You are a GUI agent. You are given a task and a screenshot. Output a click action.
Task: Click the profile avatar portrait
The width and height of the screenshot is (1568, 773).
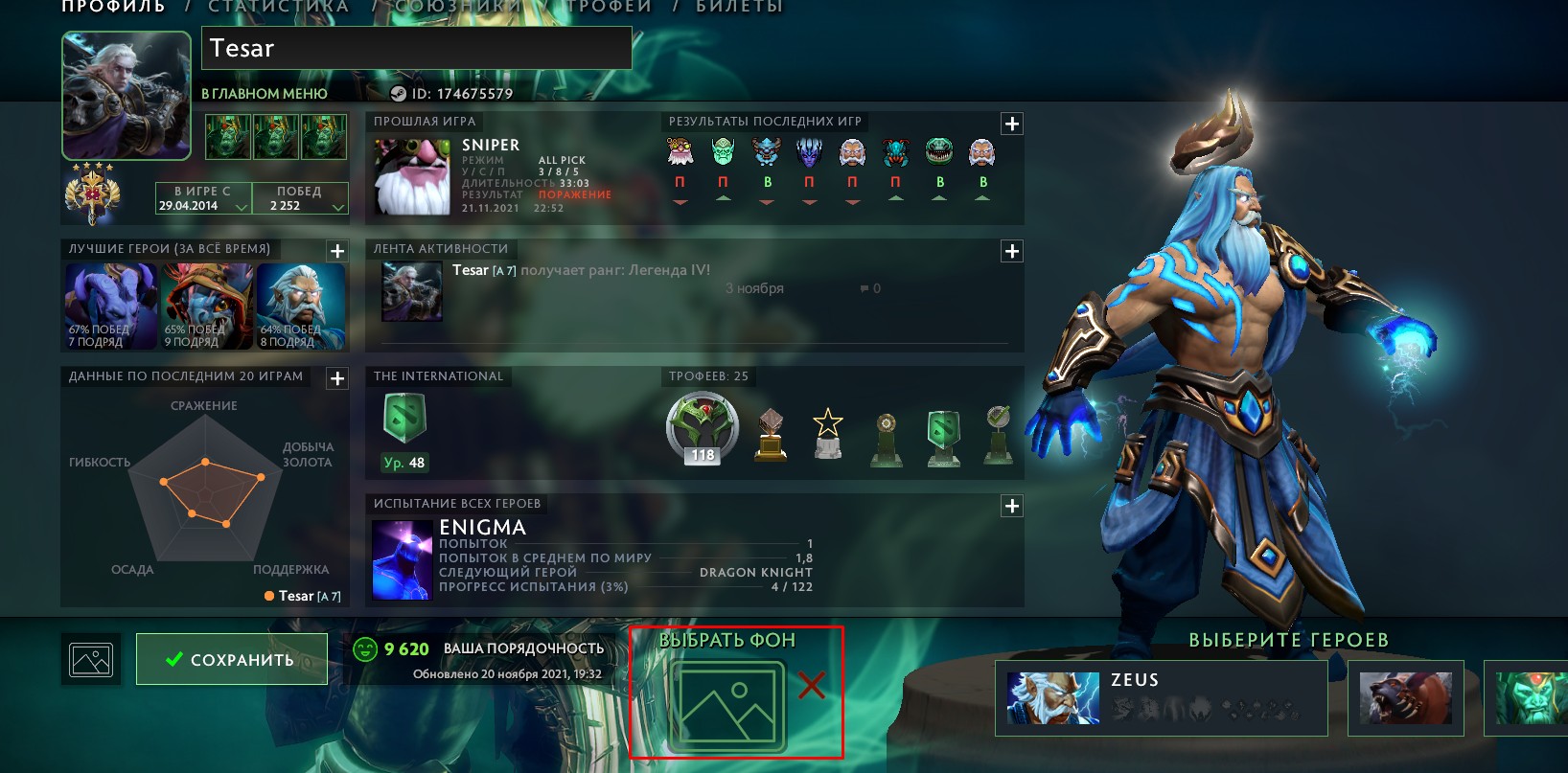[127, 96]
